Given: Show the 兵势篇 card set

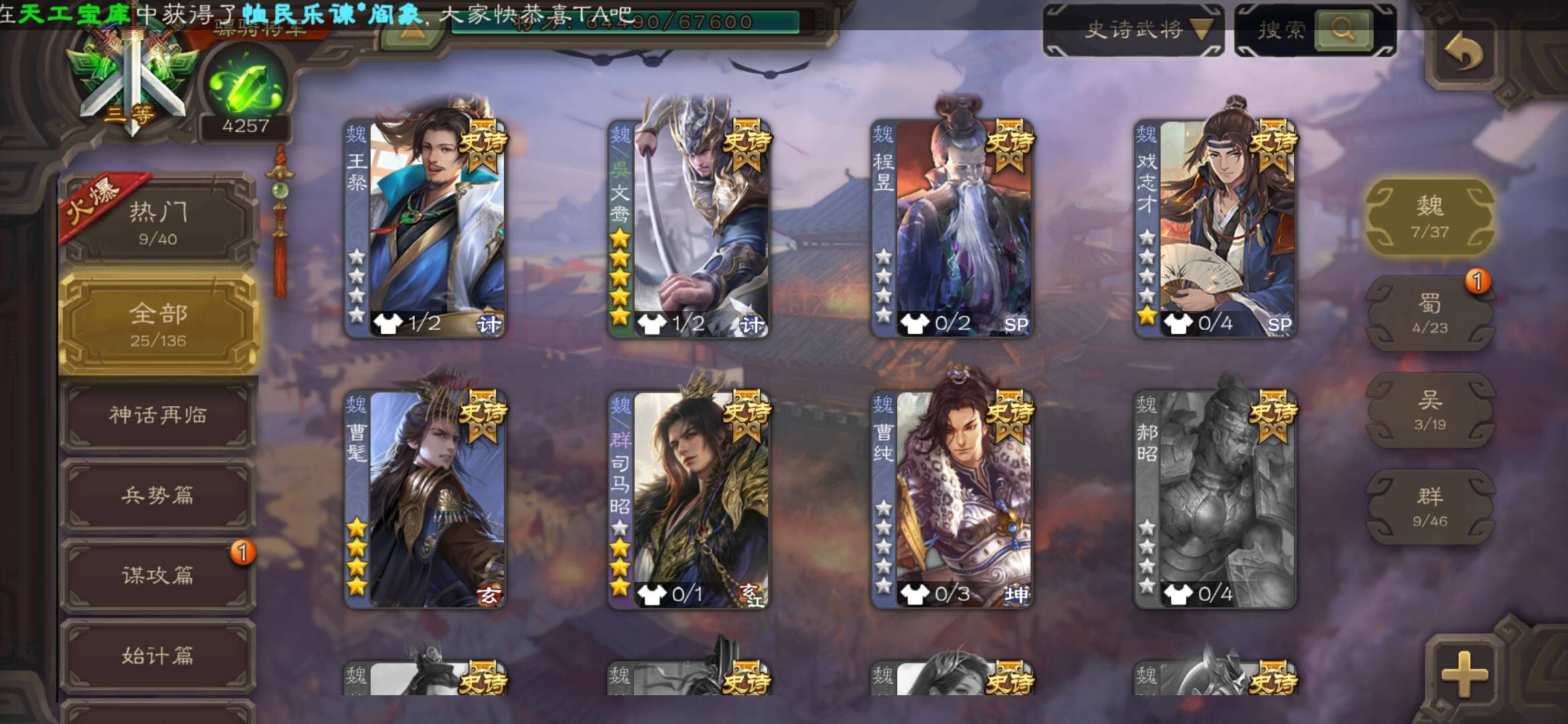Looking at the screenshot, I should coord(158,496).
